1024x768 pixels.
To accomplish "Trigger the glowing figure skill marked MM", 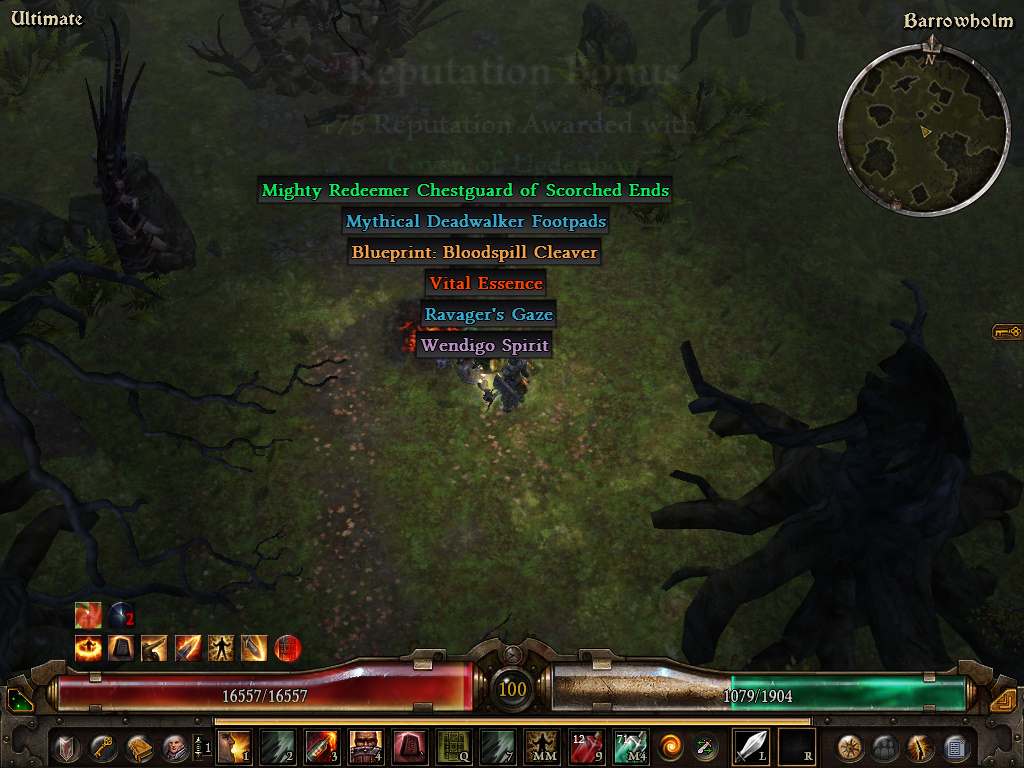I will [x=542, y=746].
